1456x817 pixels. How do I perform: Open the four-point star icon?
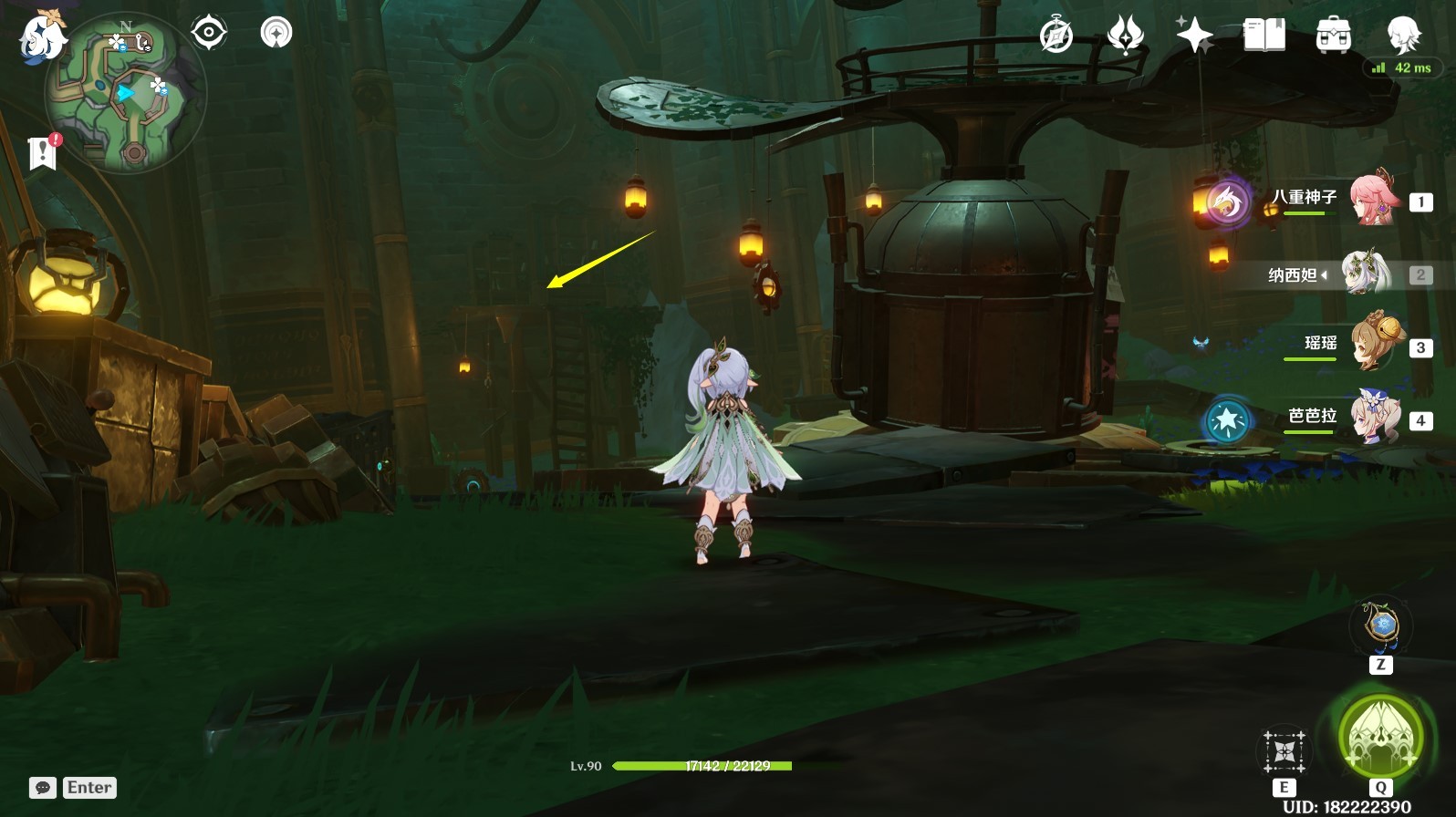(x=1194, y=36)
